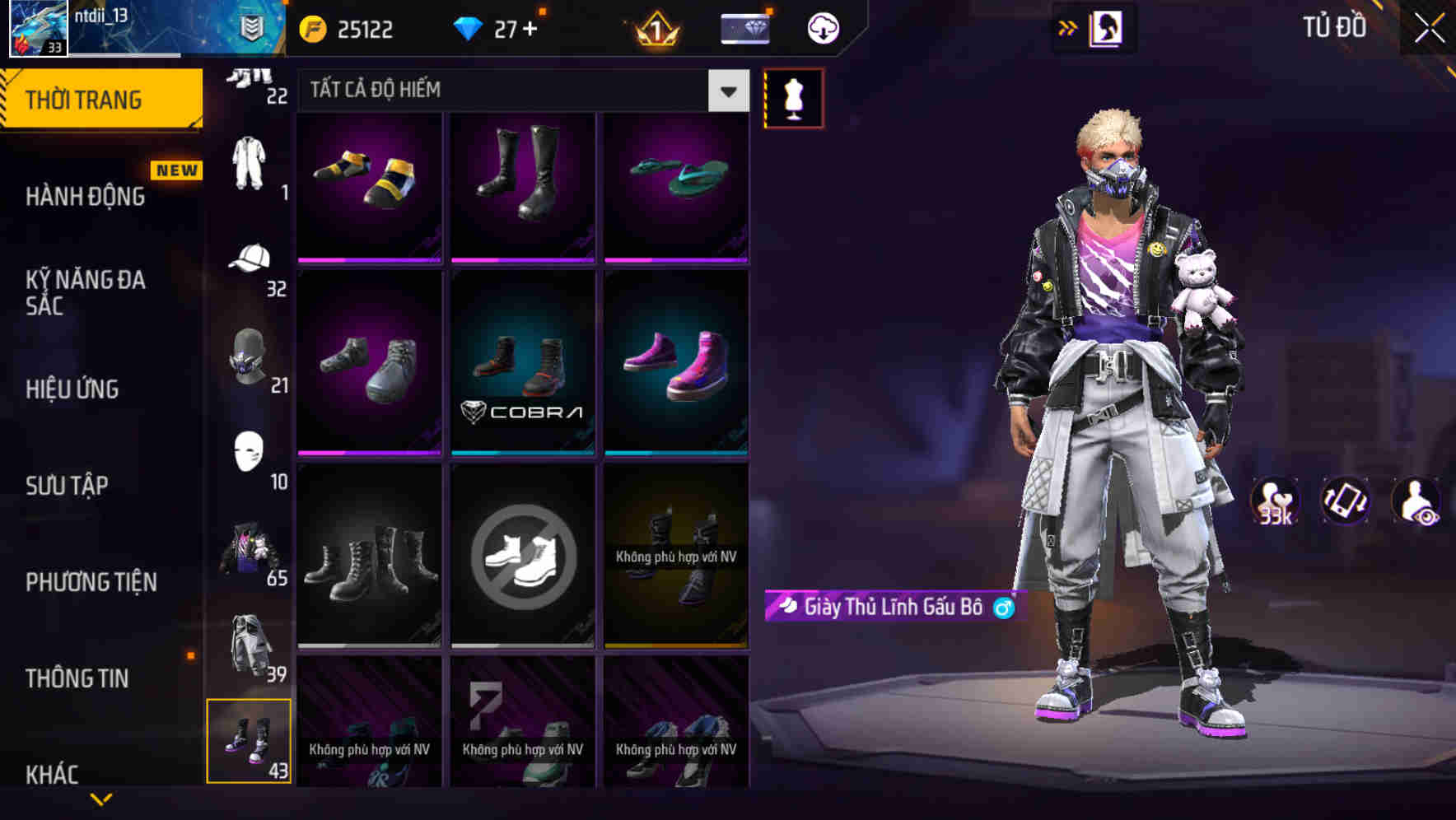This screenshot has height=820, width=1456.
Task: Rotate the character using the phone rotate icon
Action: [1346, 502]
